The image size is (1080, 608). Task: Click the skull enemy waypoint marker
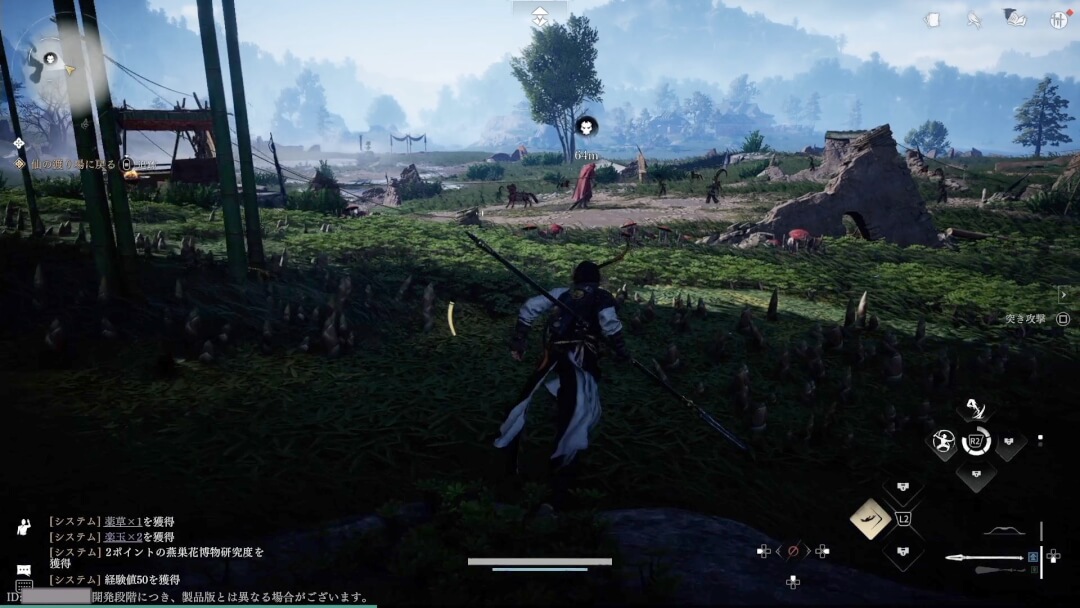(x=586, y=126)
